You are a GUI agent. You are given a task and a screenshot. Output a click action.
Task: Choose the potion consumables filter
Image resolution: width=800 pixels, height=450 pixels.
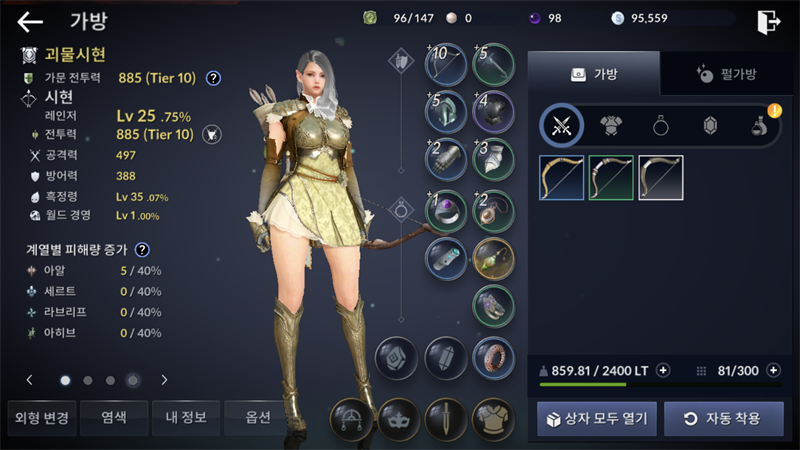760,126
